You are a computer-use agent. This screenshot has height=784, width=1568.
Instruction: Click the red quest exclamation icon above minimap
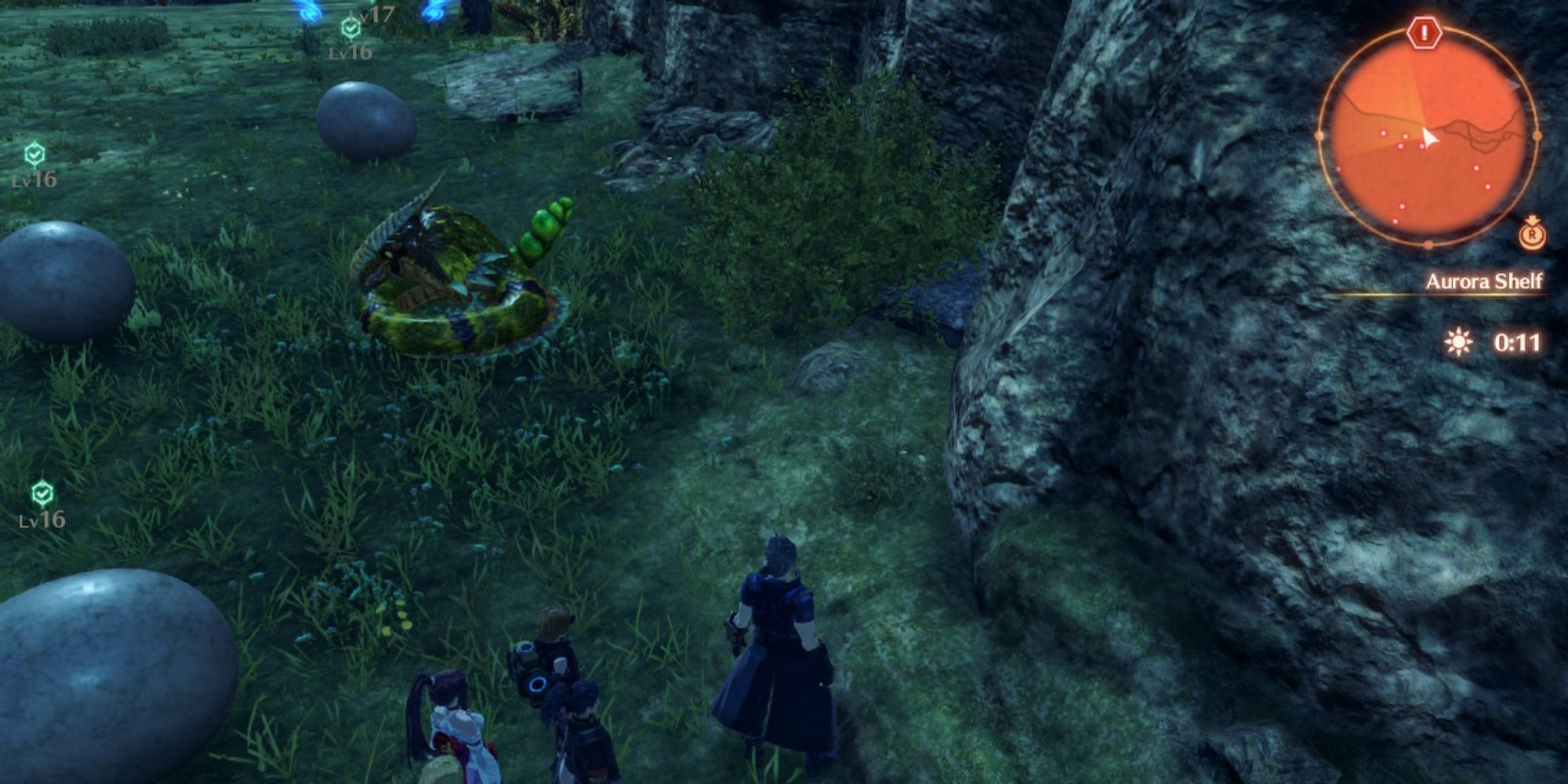(x=1426, y=32)
